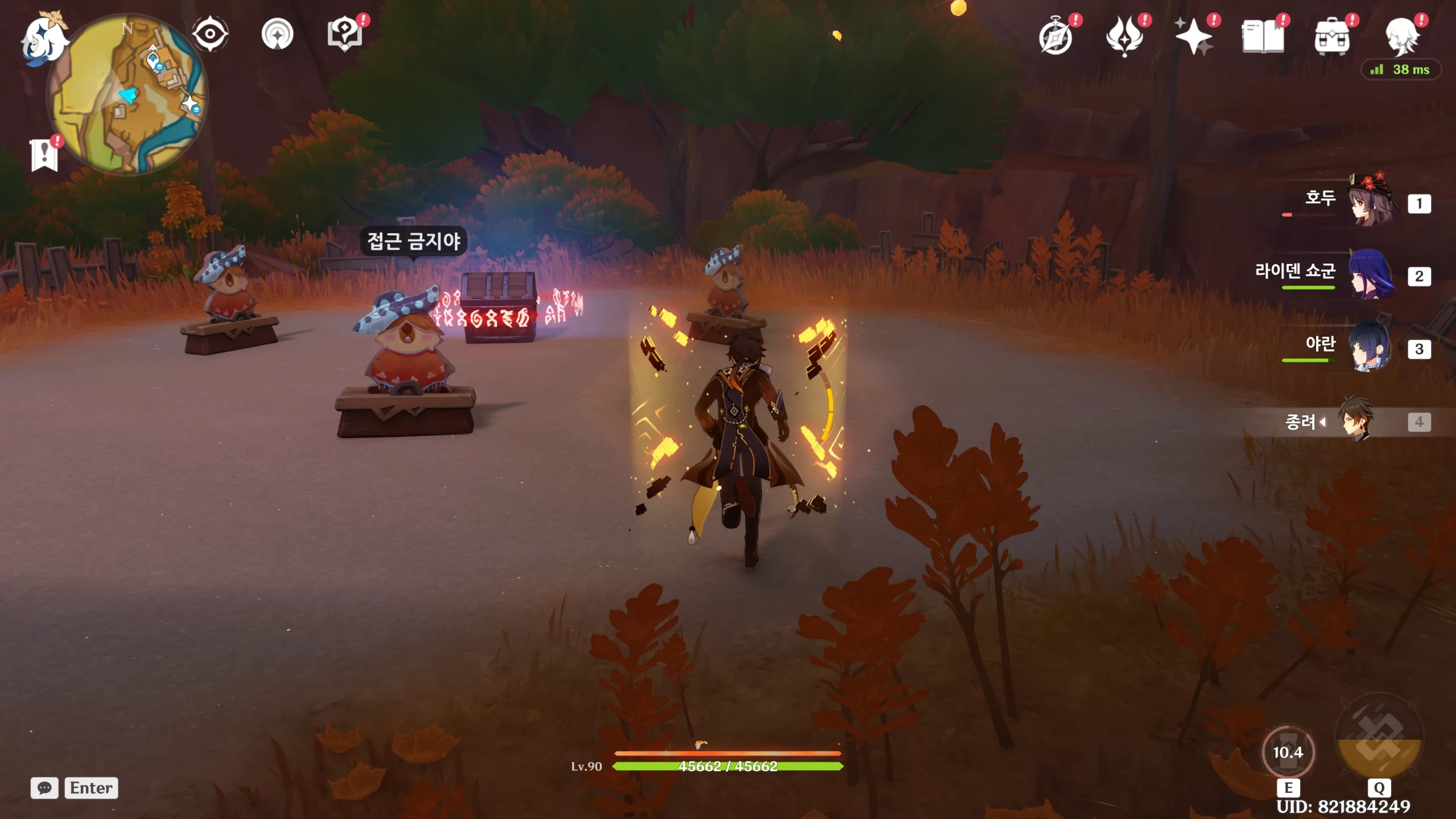Image resolution: width=1456 pixels, height=819 pixels.
Task: Open the quest log bookmark icon
Action: 44,154
